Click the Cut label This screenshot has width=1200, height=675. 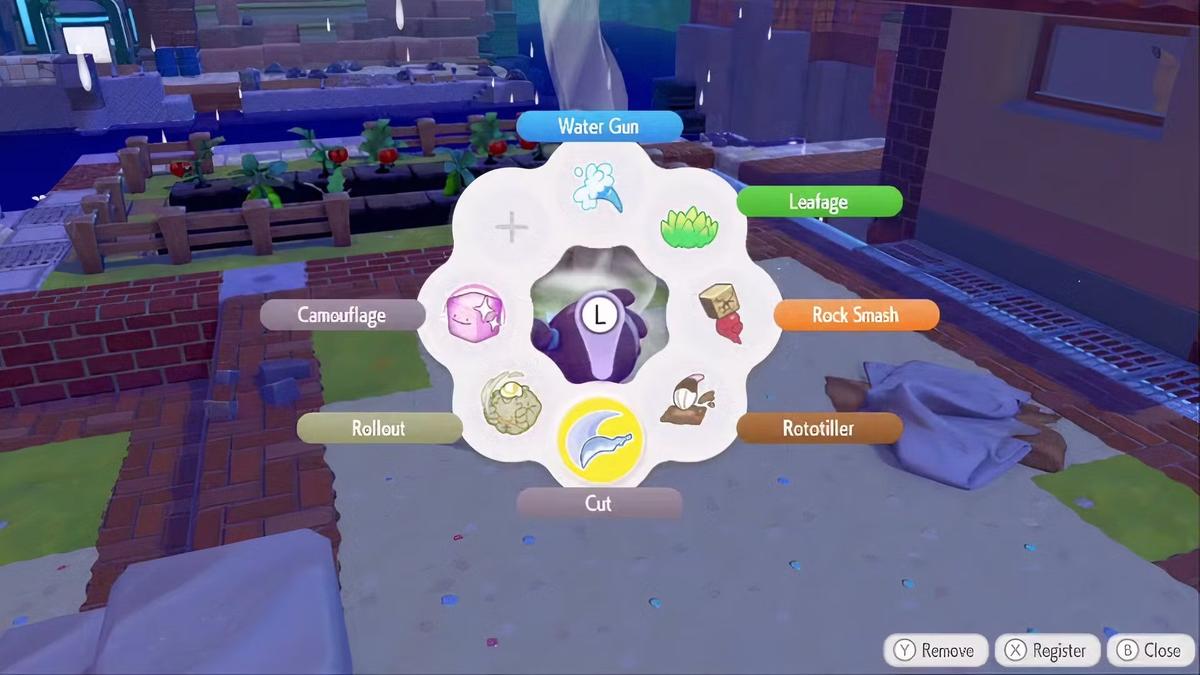click(599, 503)
